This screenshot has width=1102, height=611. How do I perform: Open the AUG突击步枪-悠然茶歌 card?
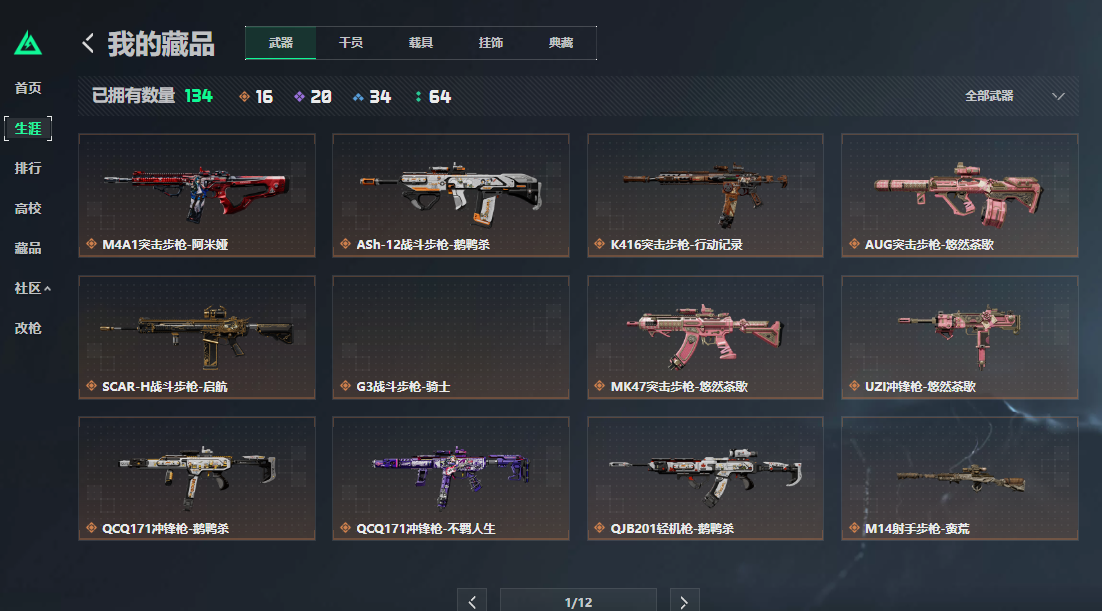click(x=960, y=195)
